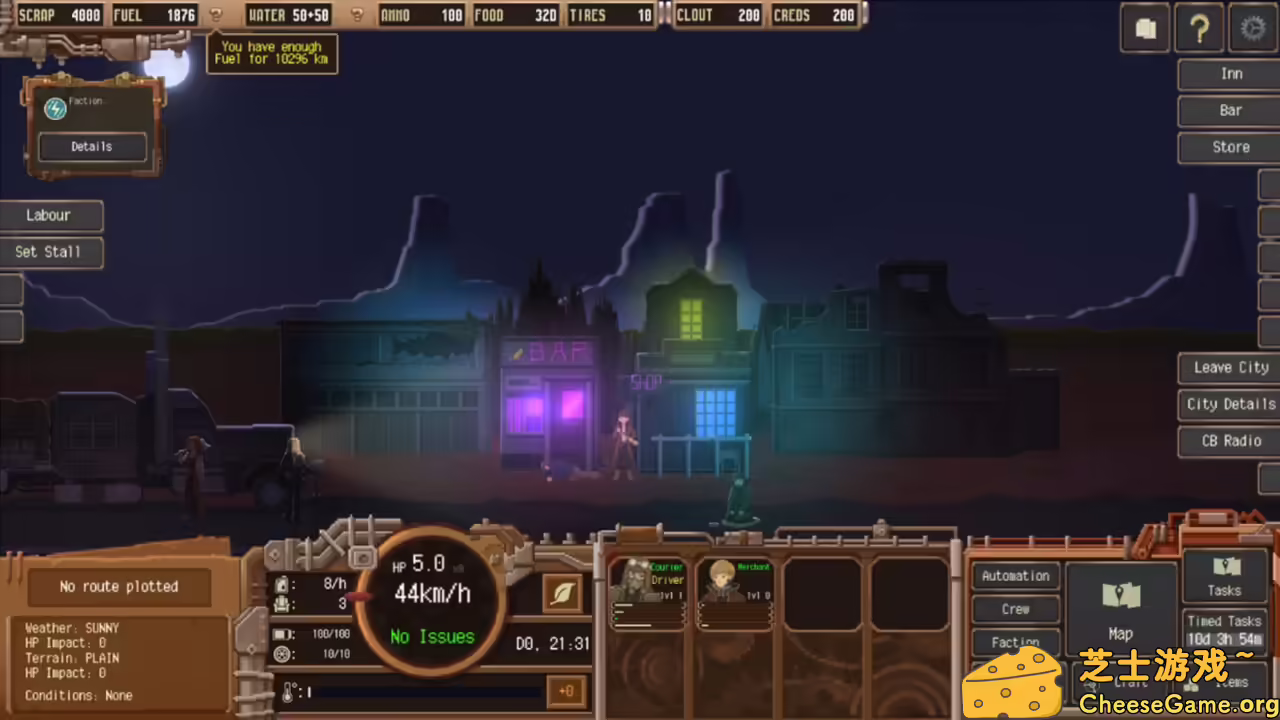The width and height of the screenshot is (1280, 720).
Task: Click the tire wheel icon on the dashboard
Action: pos(283,653)
